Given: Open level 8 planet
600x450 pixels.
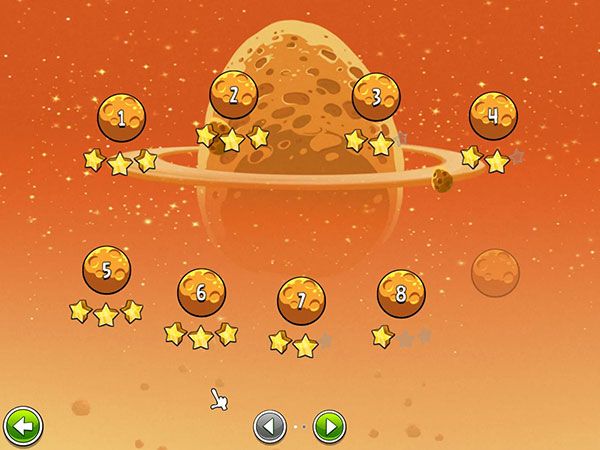Looking at the screenshot, I should tap(401, 293).
